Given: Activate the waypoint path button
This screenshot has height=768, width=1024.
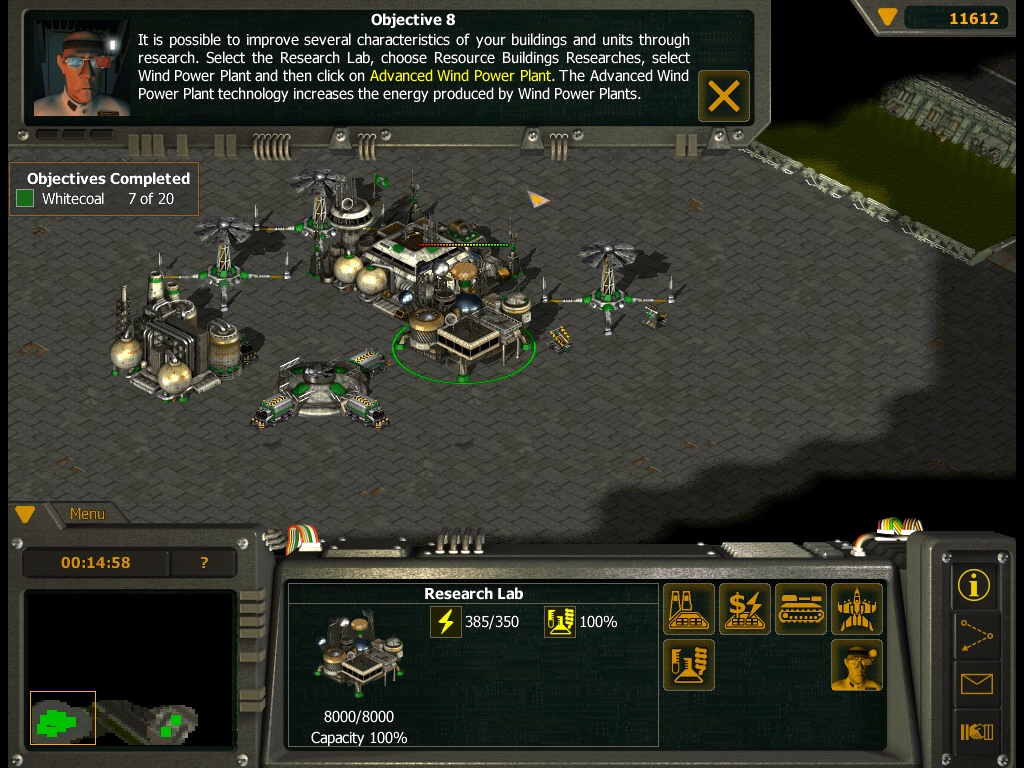Looking at the screenshot, I should point(974,634).
